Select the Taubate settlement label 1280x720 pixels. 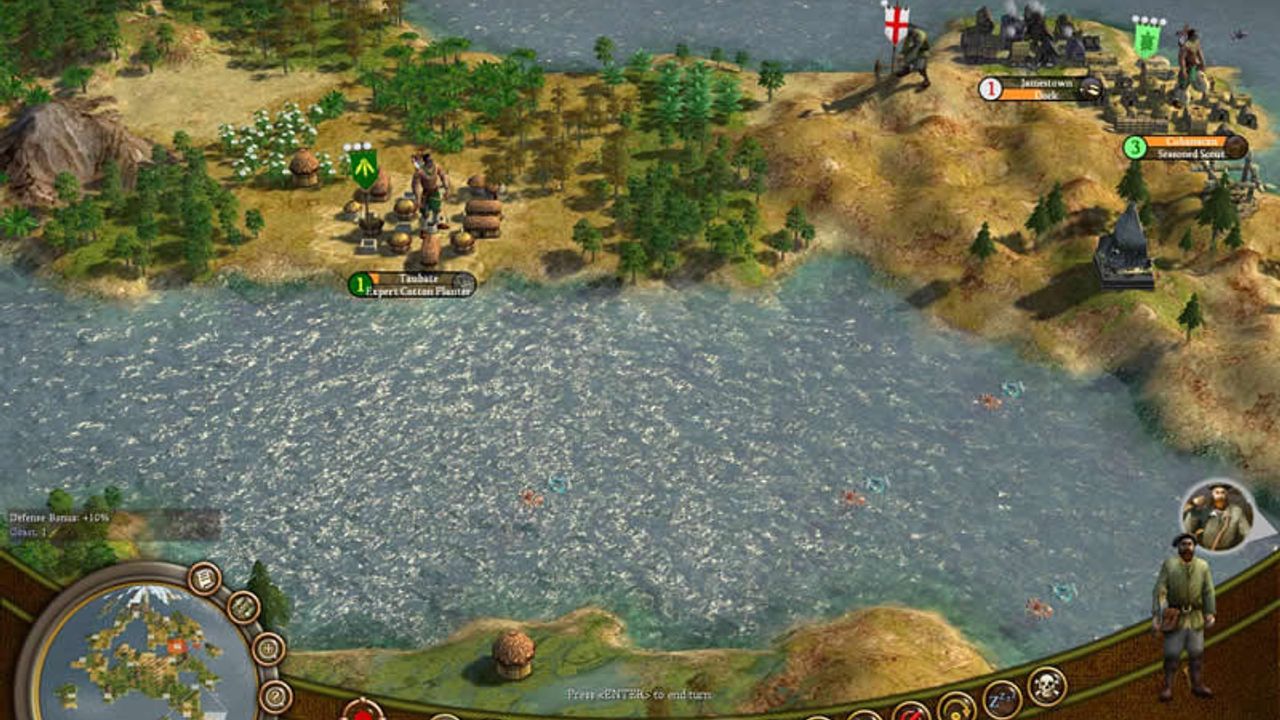(x=412, y=285)
